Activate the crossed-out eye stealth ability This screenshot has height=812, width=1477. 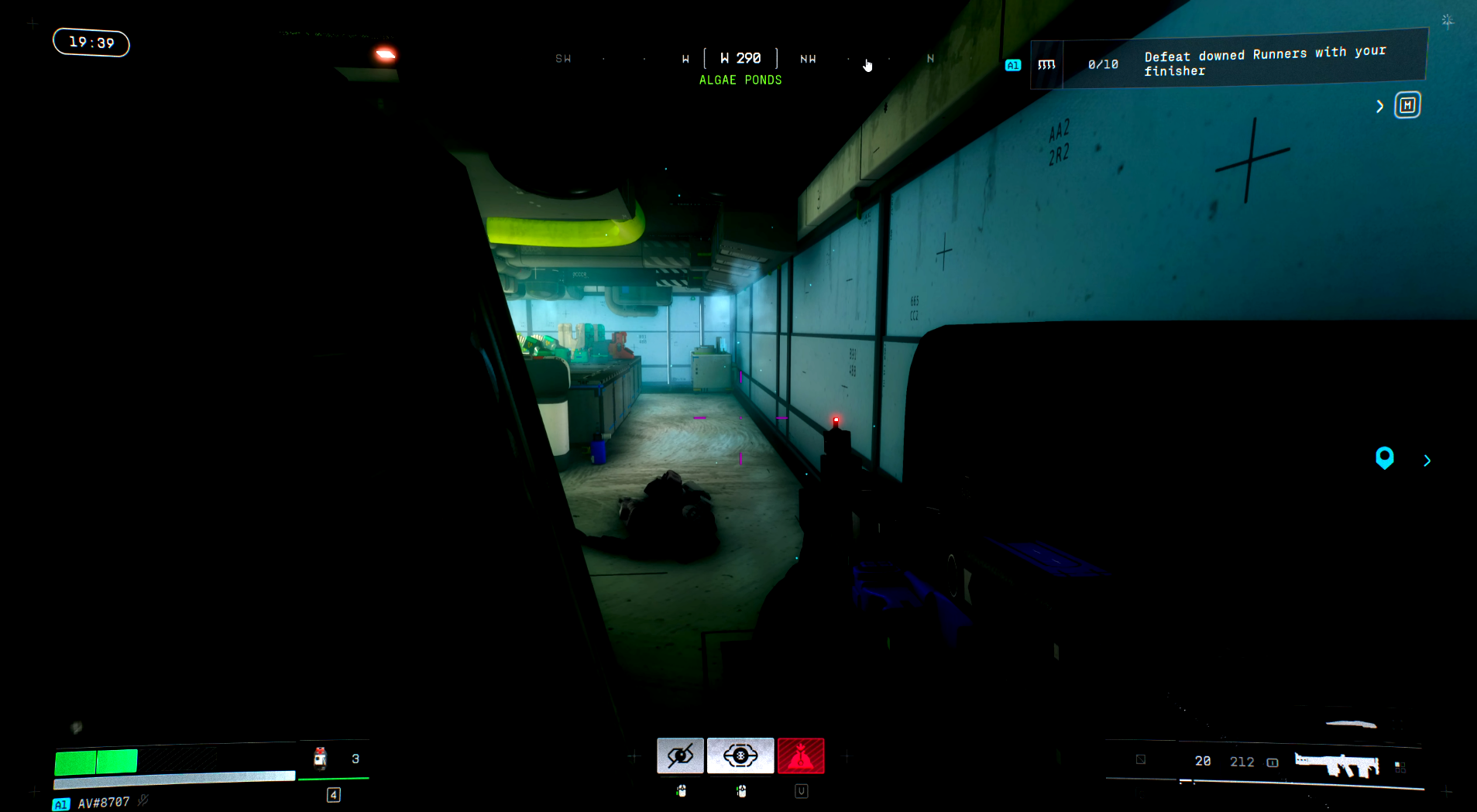[680, 755]
